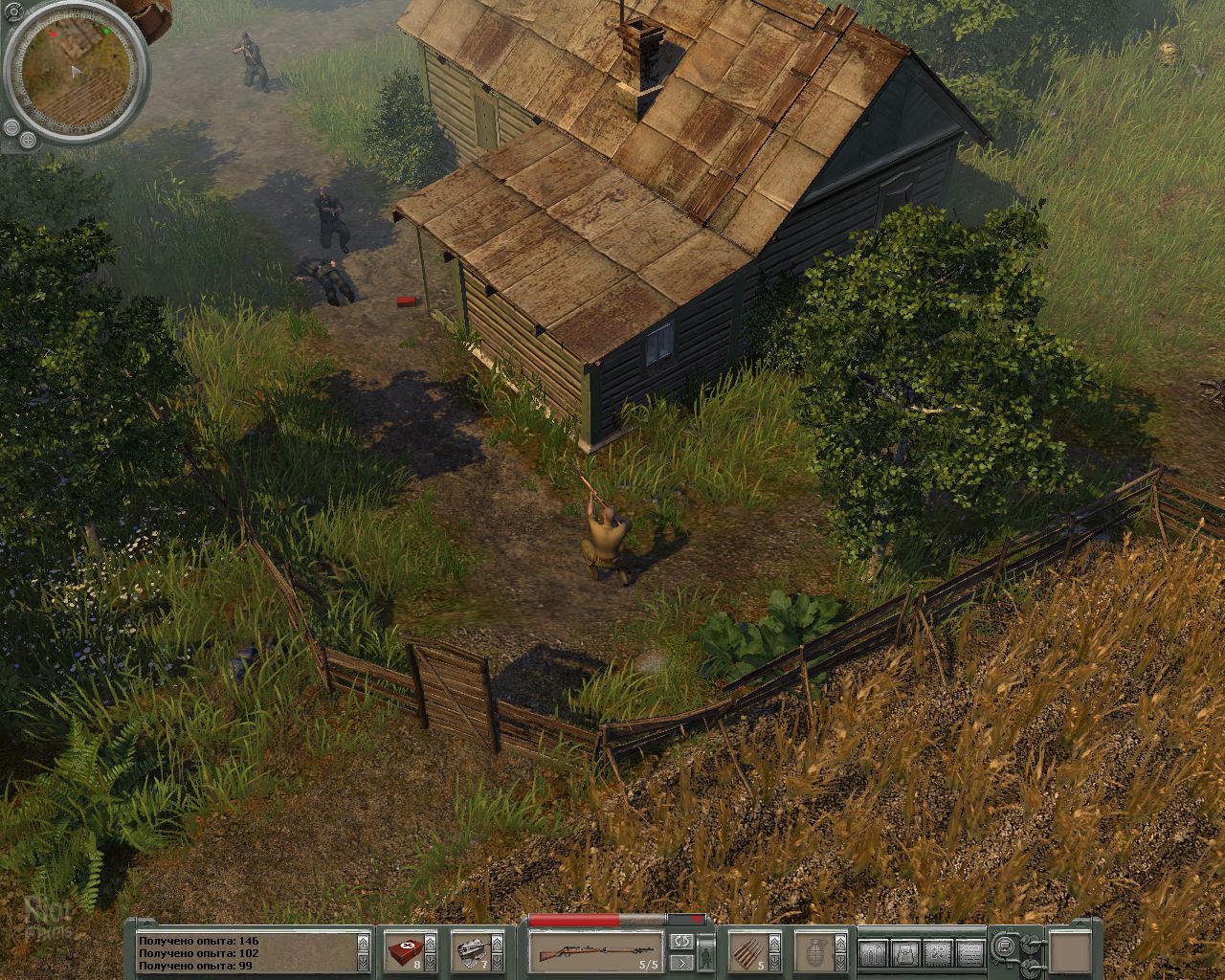Select the item slot showing count 7
1225x980 pixels.
[473, 952]
